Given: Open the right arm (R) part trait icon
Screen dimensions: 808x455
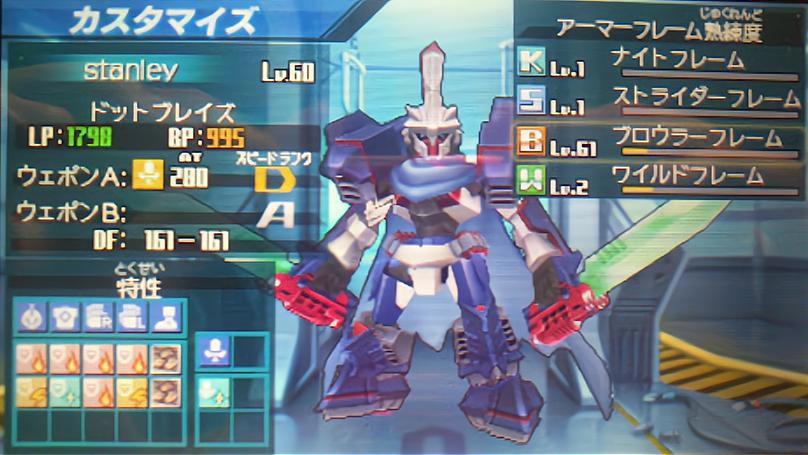Looking at the screenshot, I should 98,318.
